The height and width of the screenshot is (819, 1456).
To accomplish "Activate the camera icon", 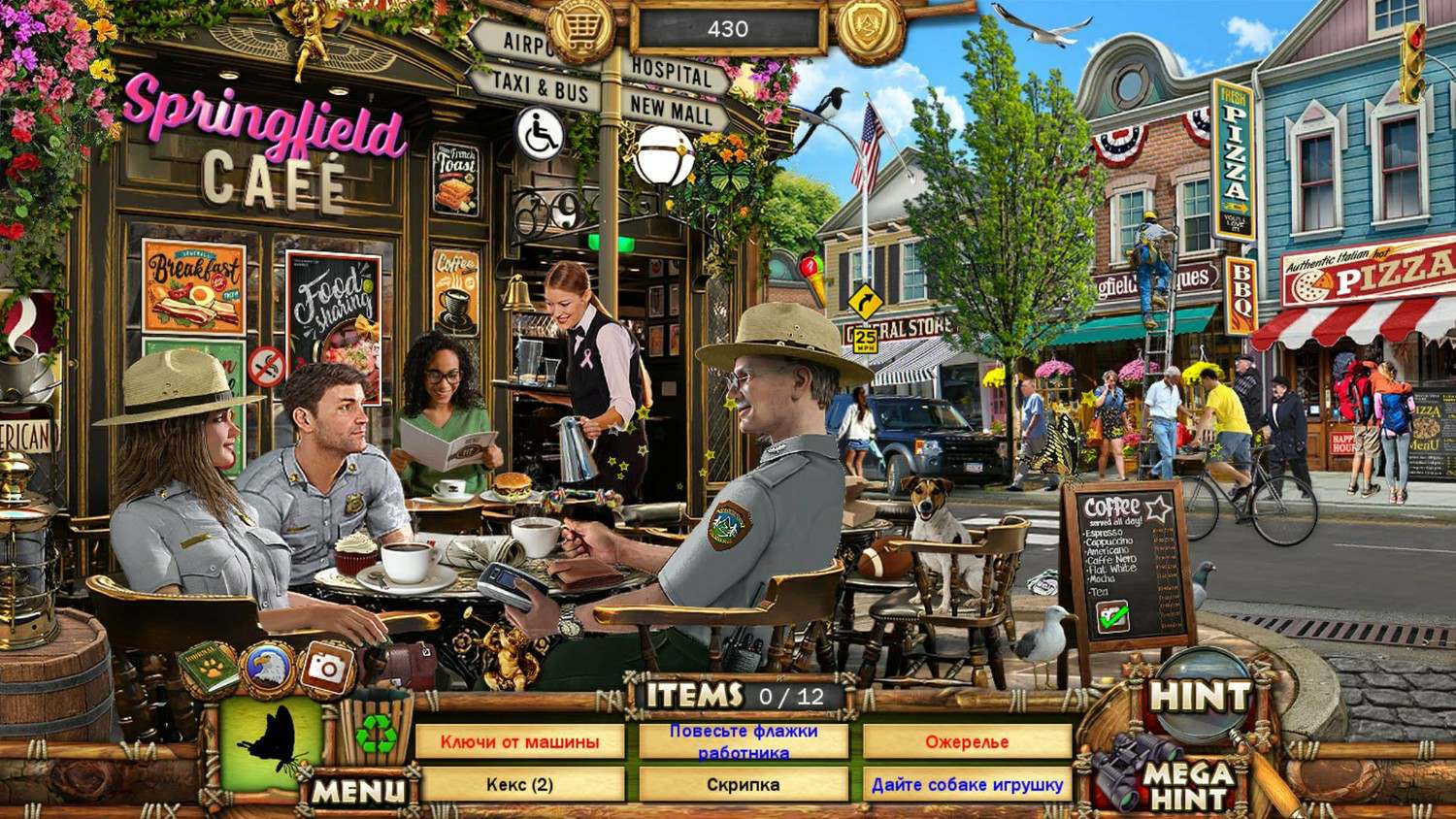I will (326, 666).
